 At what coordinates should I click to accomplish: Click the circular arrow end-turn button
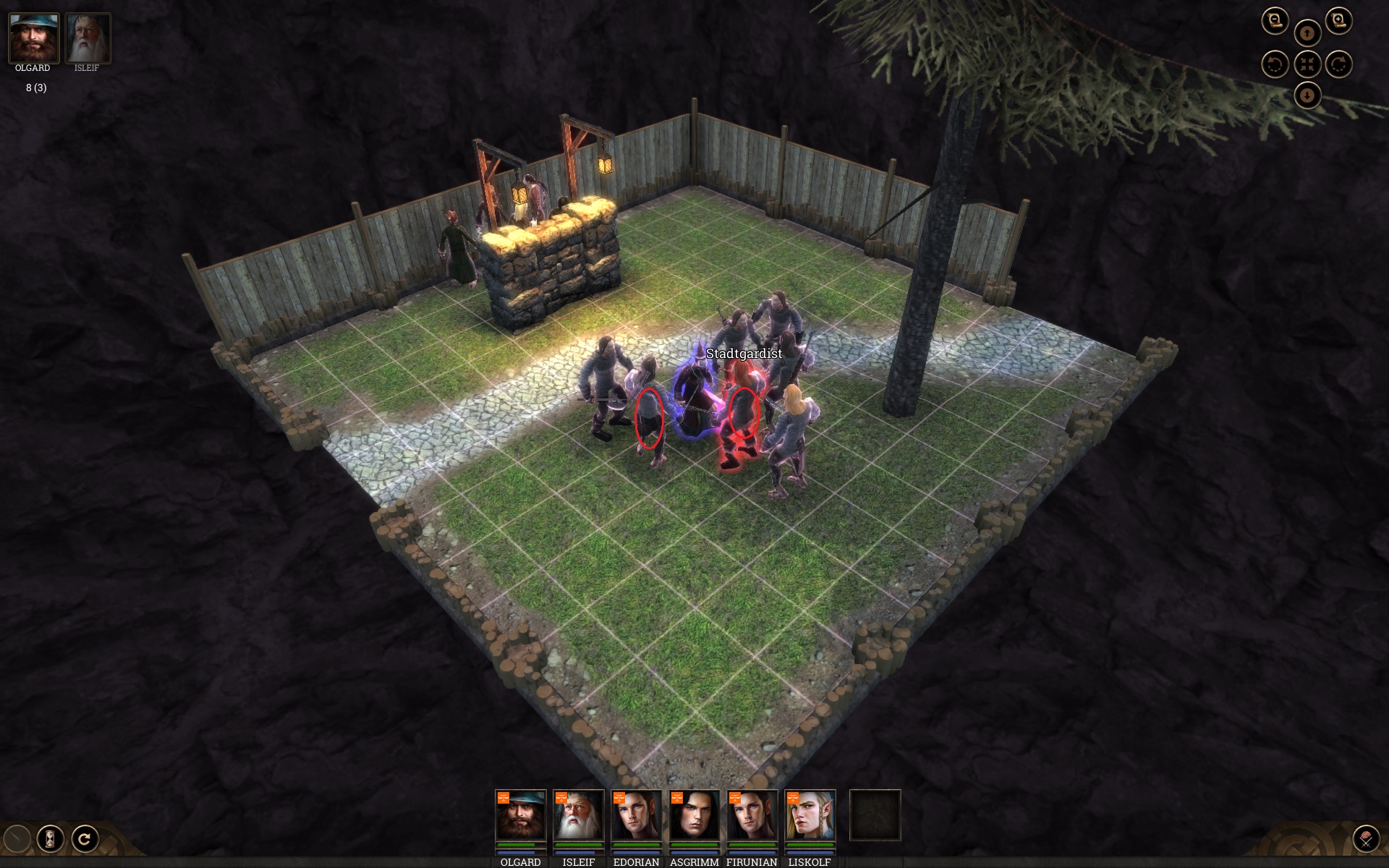click(x=85, y=839)
